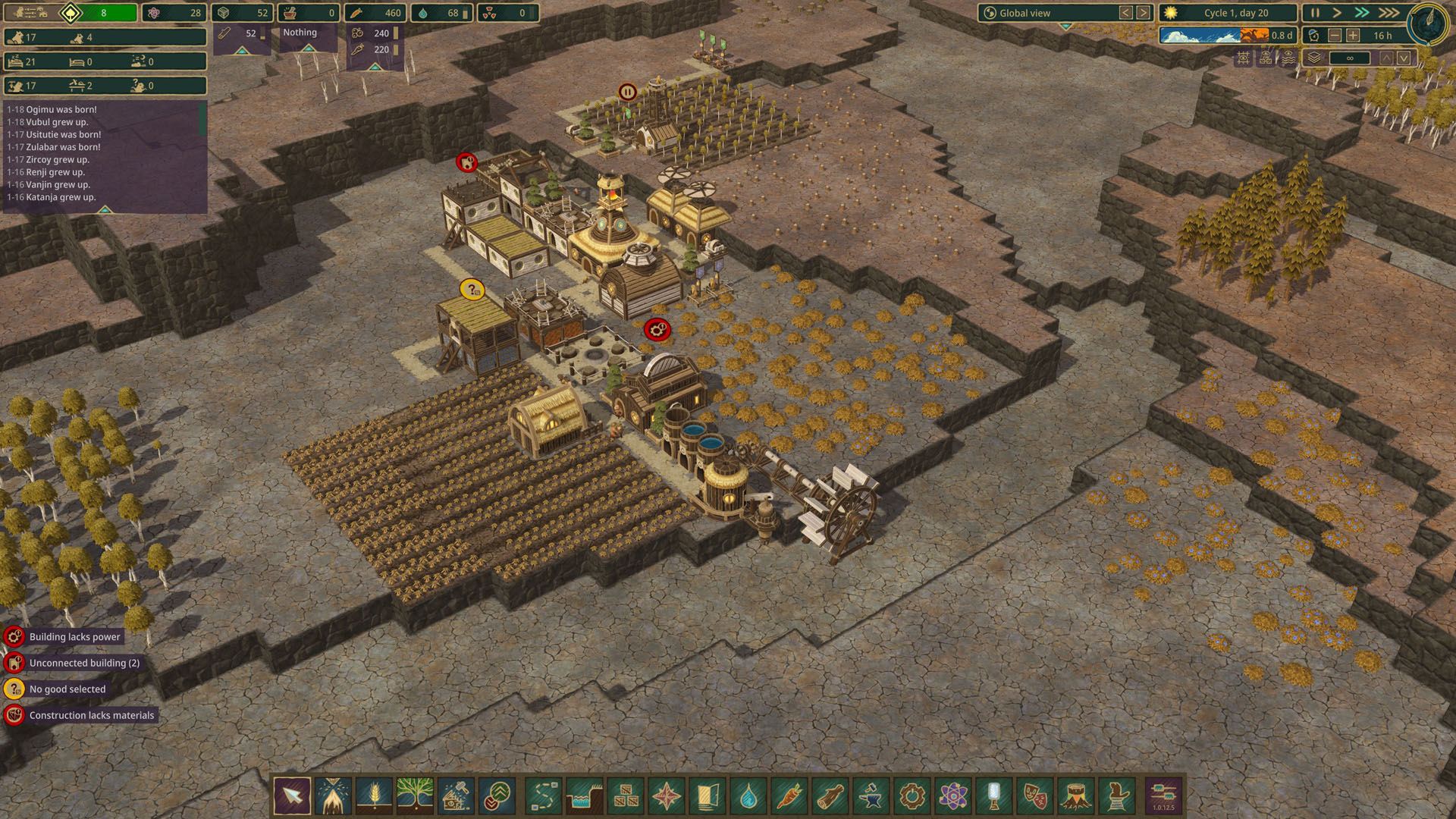
Task: Select the No good selected warning
Action: click(x=67, y=689)
